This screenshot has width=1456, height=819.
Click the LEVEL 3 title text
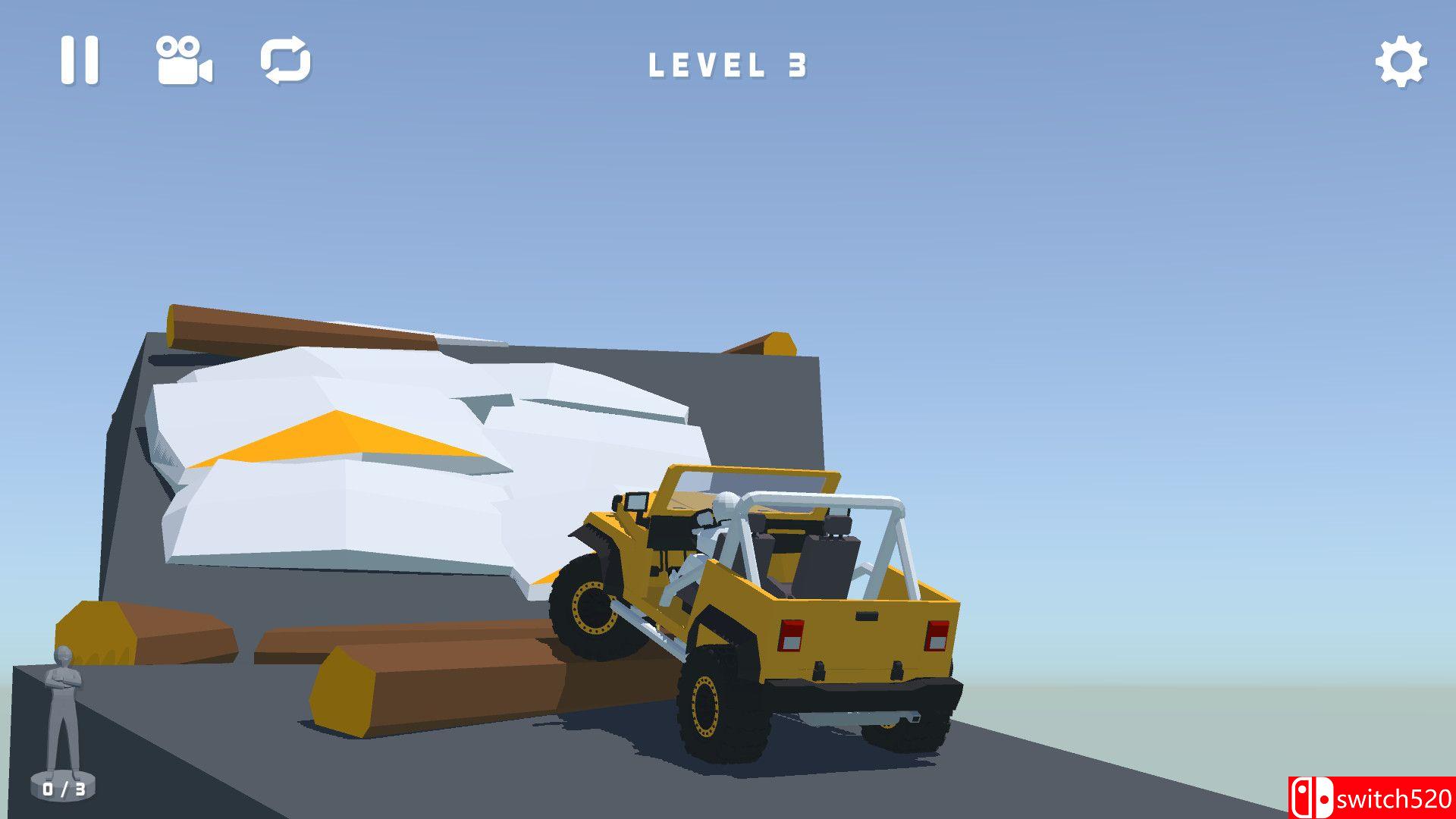coord(730,65)
